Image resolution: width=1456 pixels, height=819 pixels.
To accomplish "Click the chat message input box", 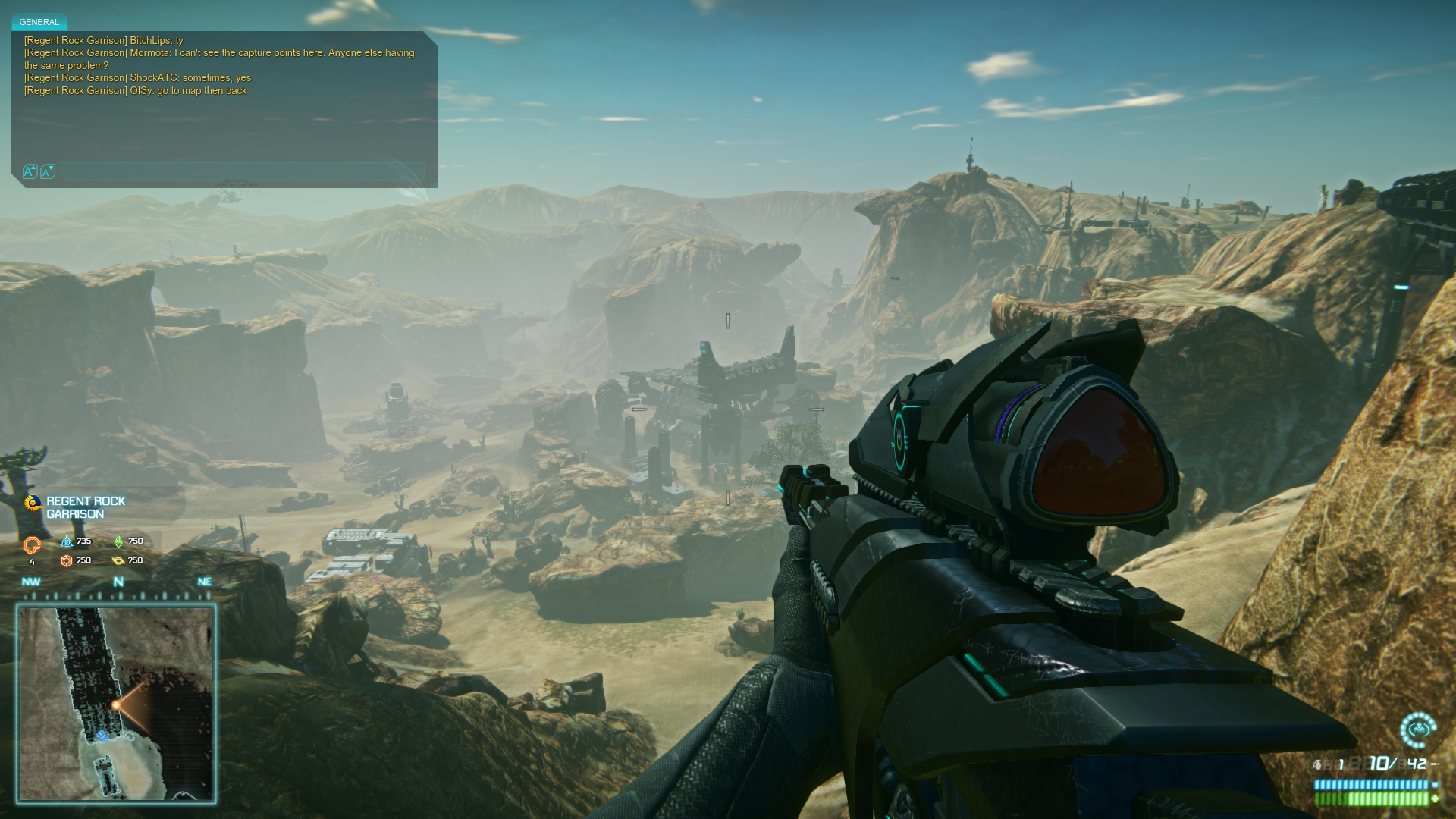I will [243, 172].
